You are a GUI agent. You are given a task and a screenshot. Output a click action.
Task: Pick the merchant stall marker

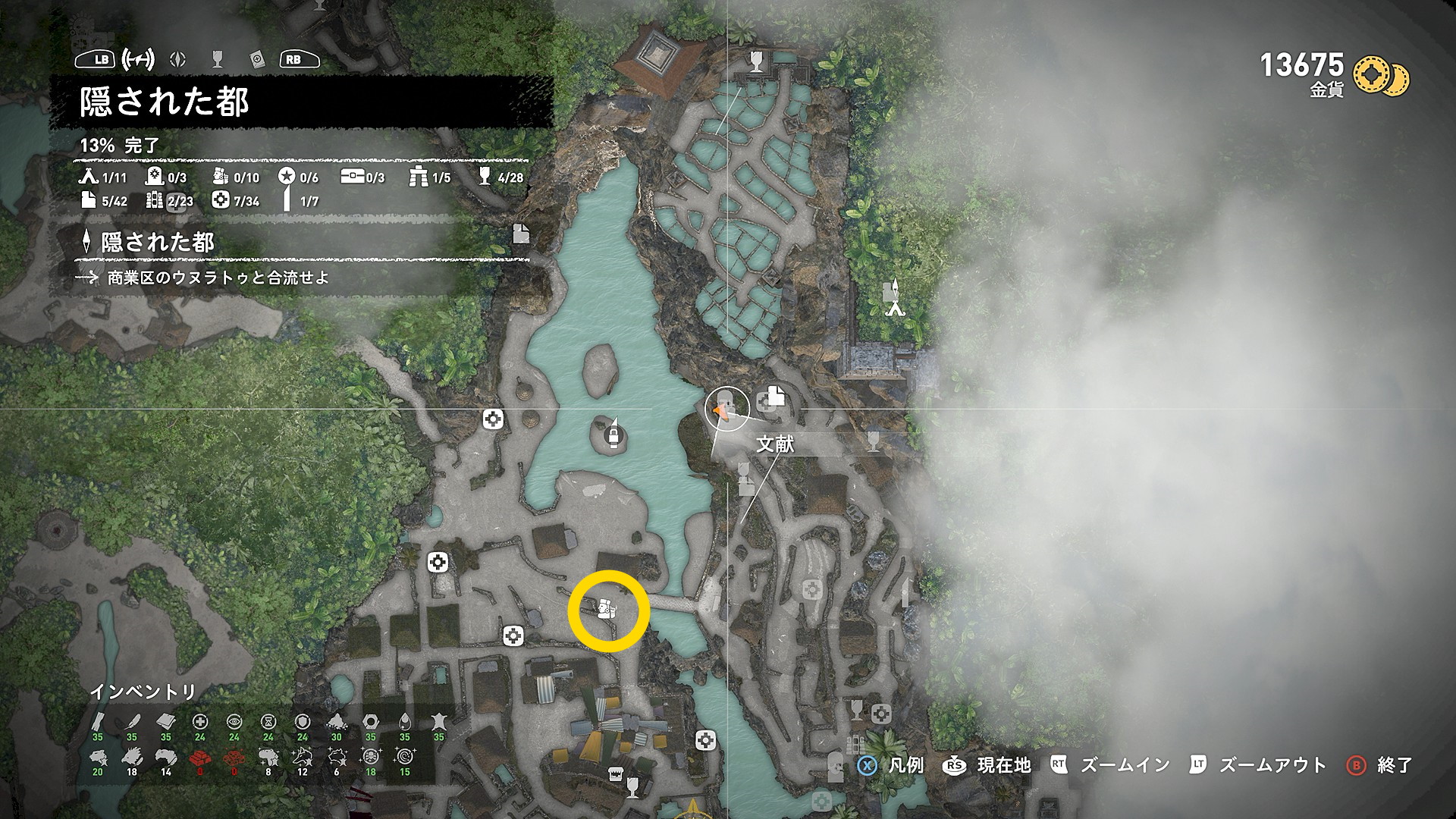616,773
